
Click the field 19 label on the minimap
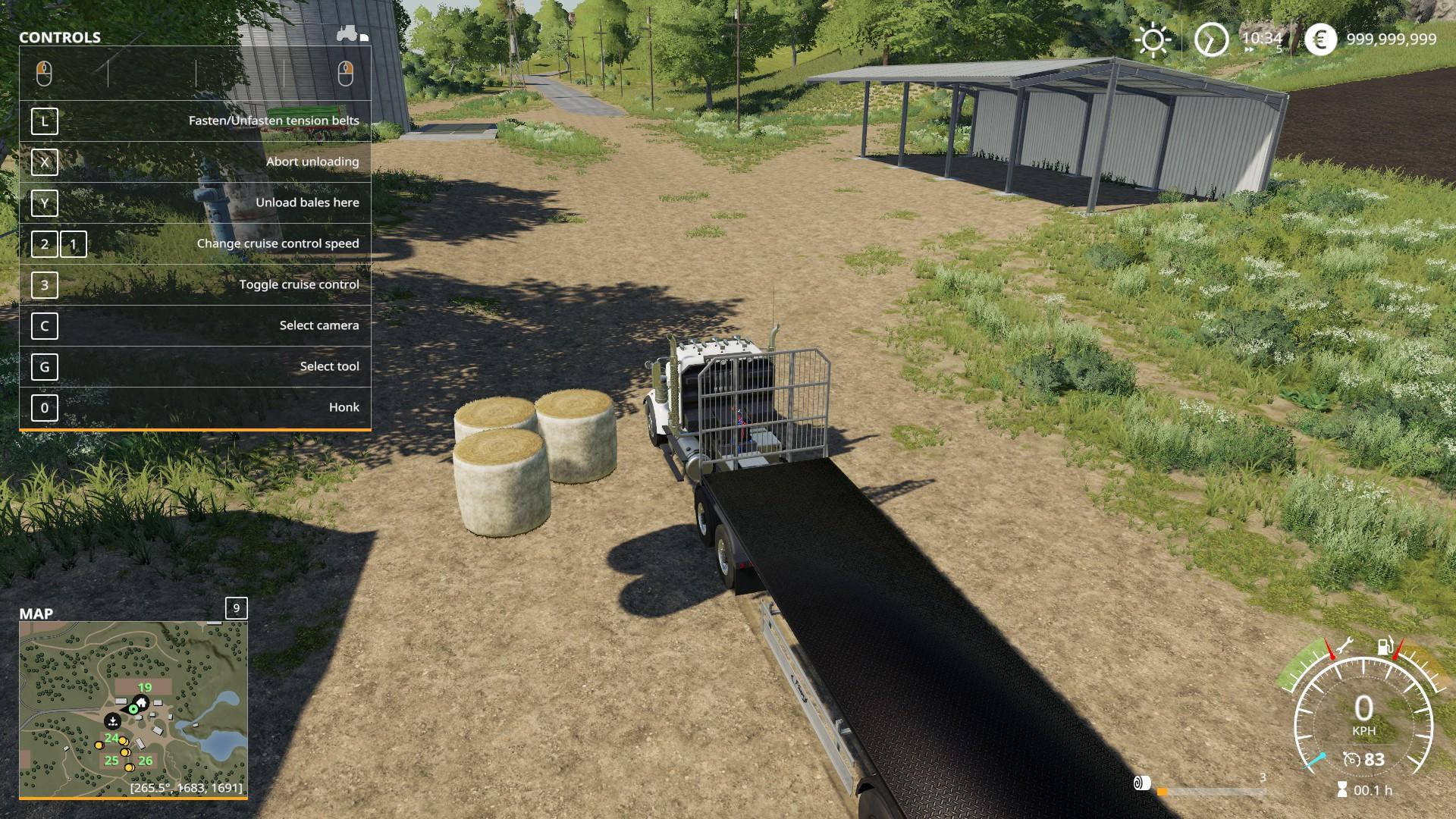pos(144,688)
